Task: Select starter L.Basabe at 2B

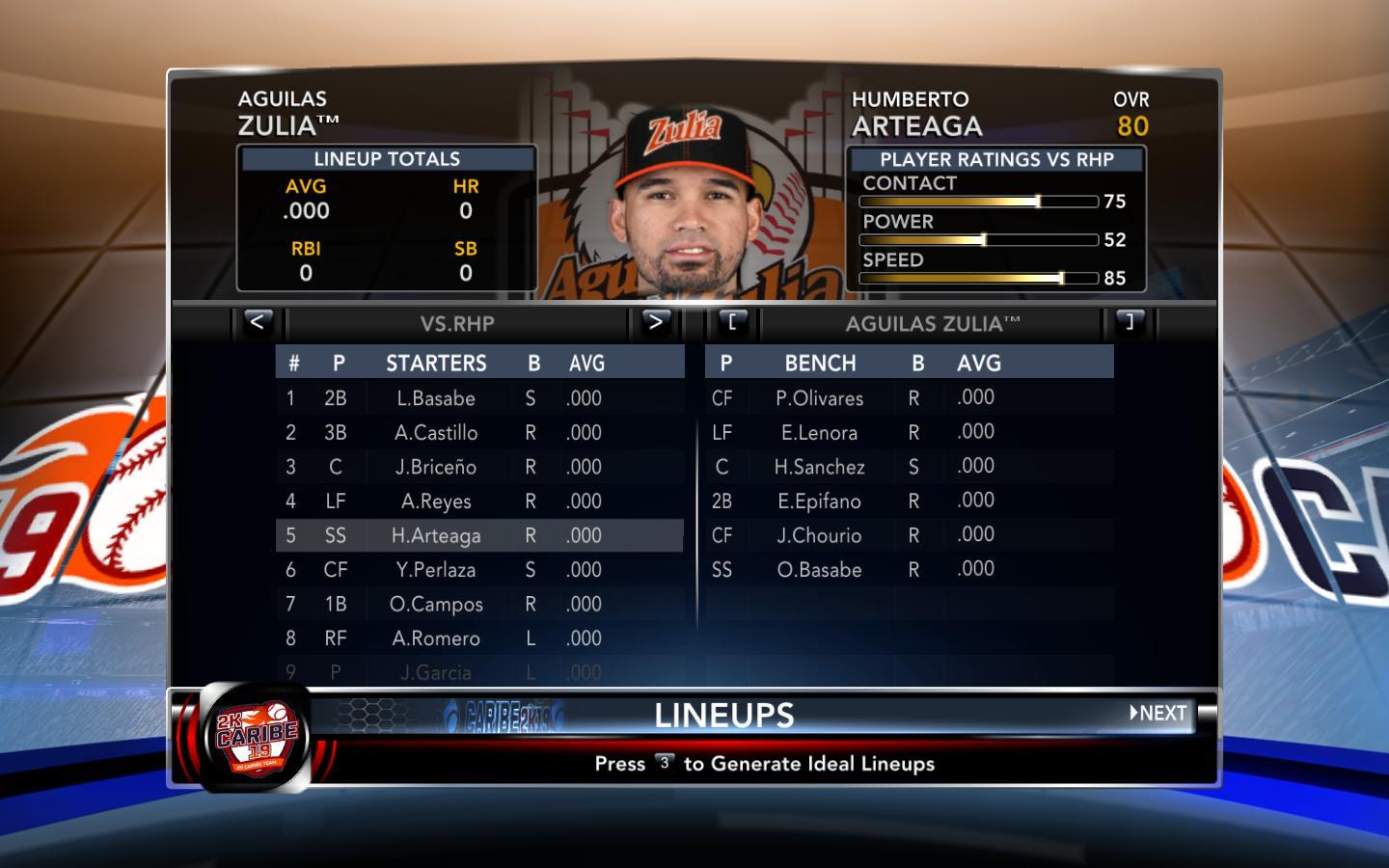Action: pos(436,398)
